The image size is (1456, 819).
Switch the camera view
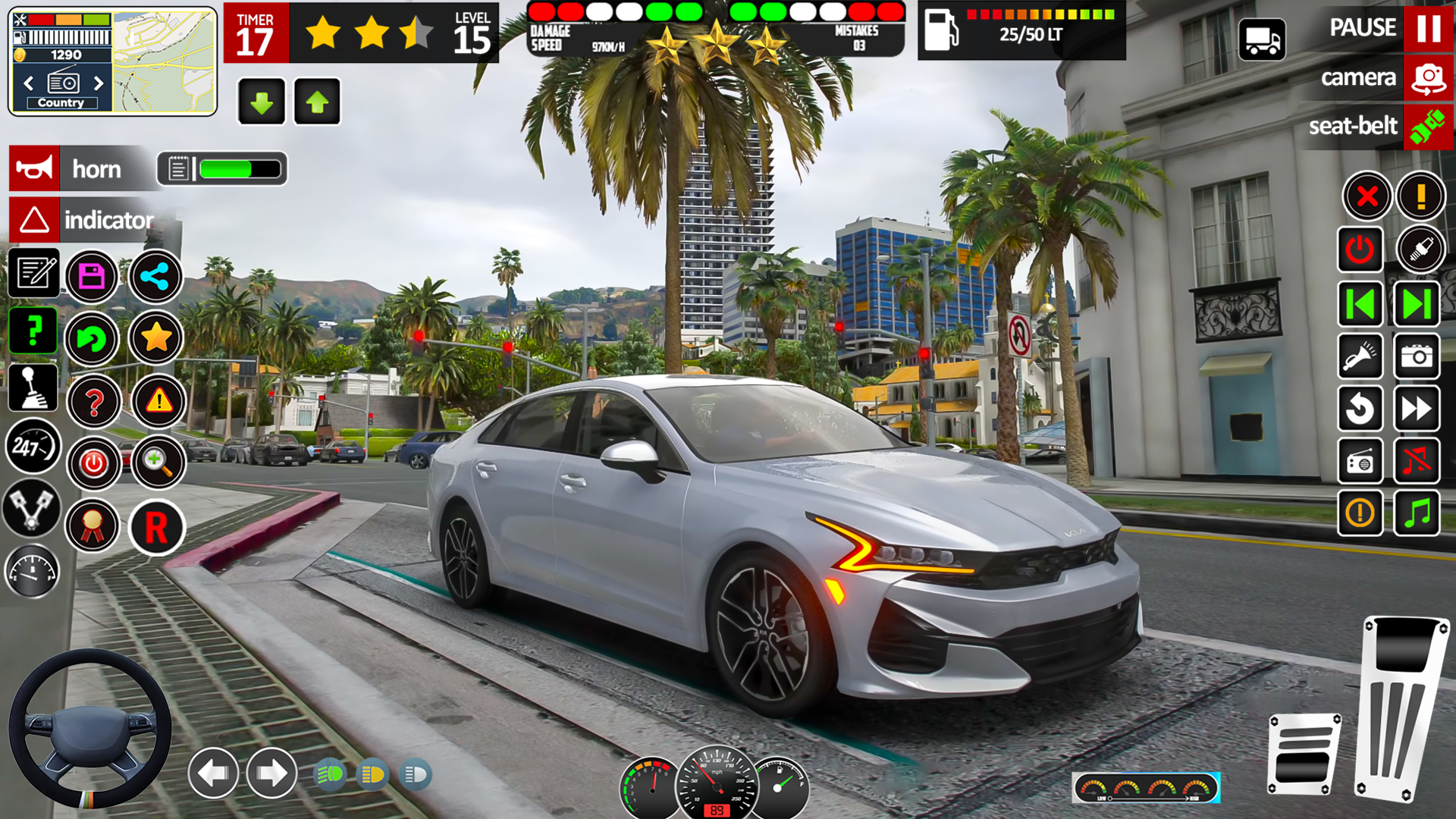1428,78
